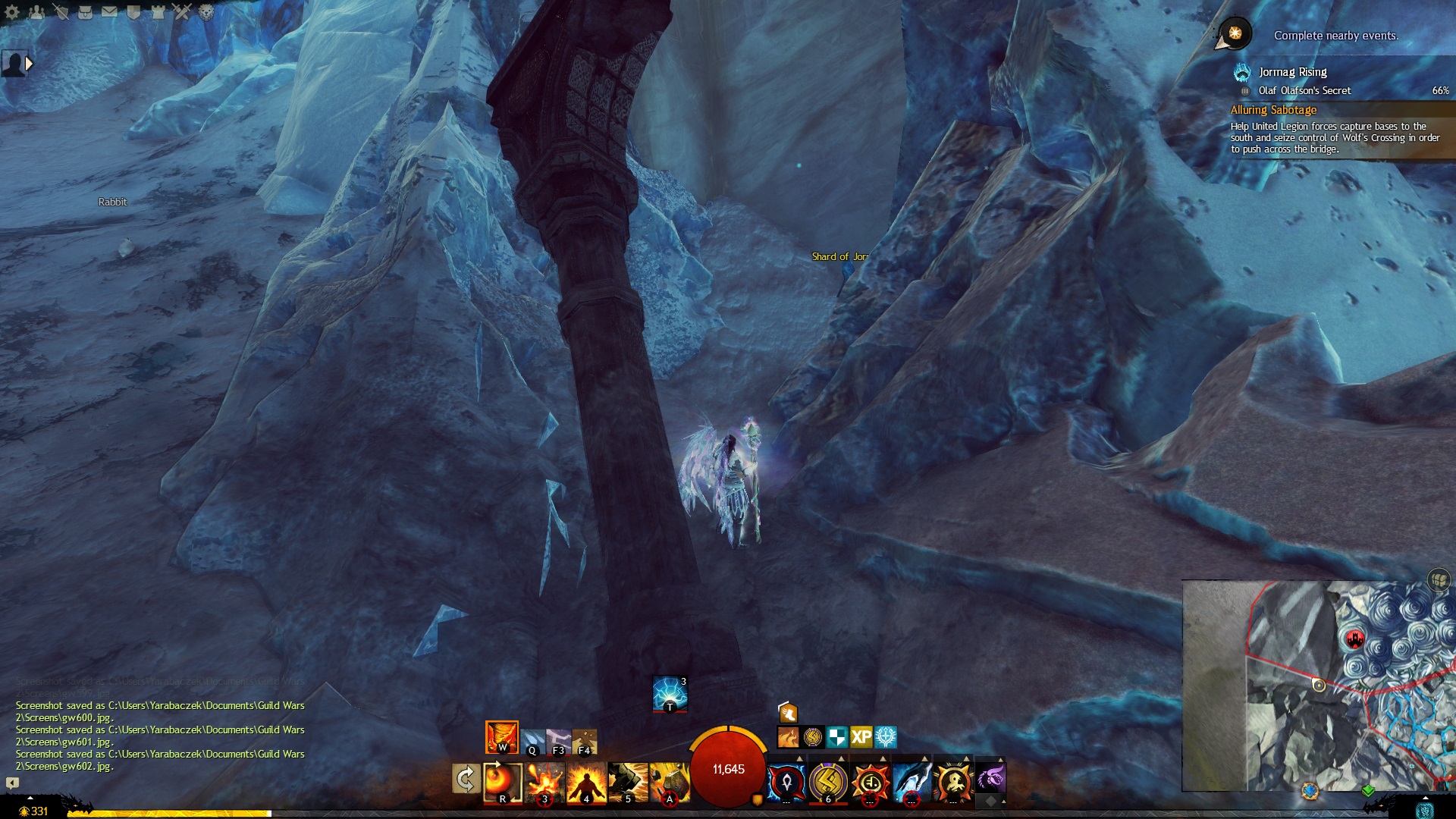Viewport: 1456px width, 819px height.
Task: Use the gold lightning glyph skill on slot 6
Action: (828, 782)
